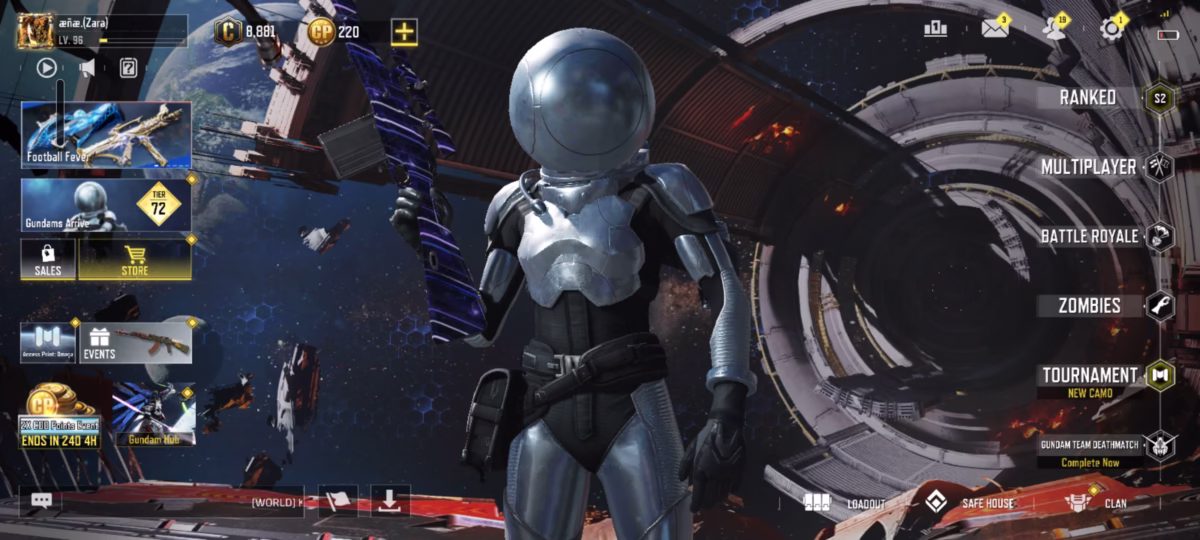
Task: Select the Multiplayer mode
Action: tap(1088, 166)
